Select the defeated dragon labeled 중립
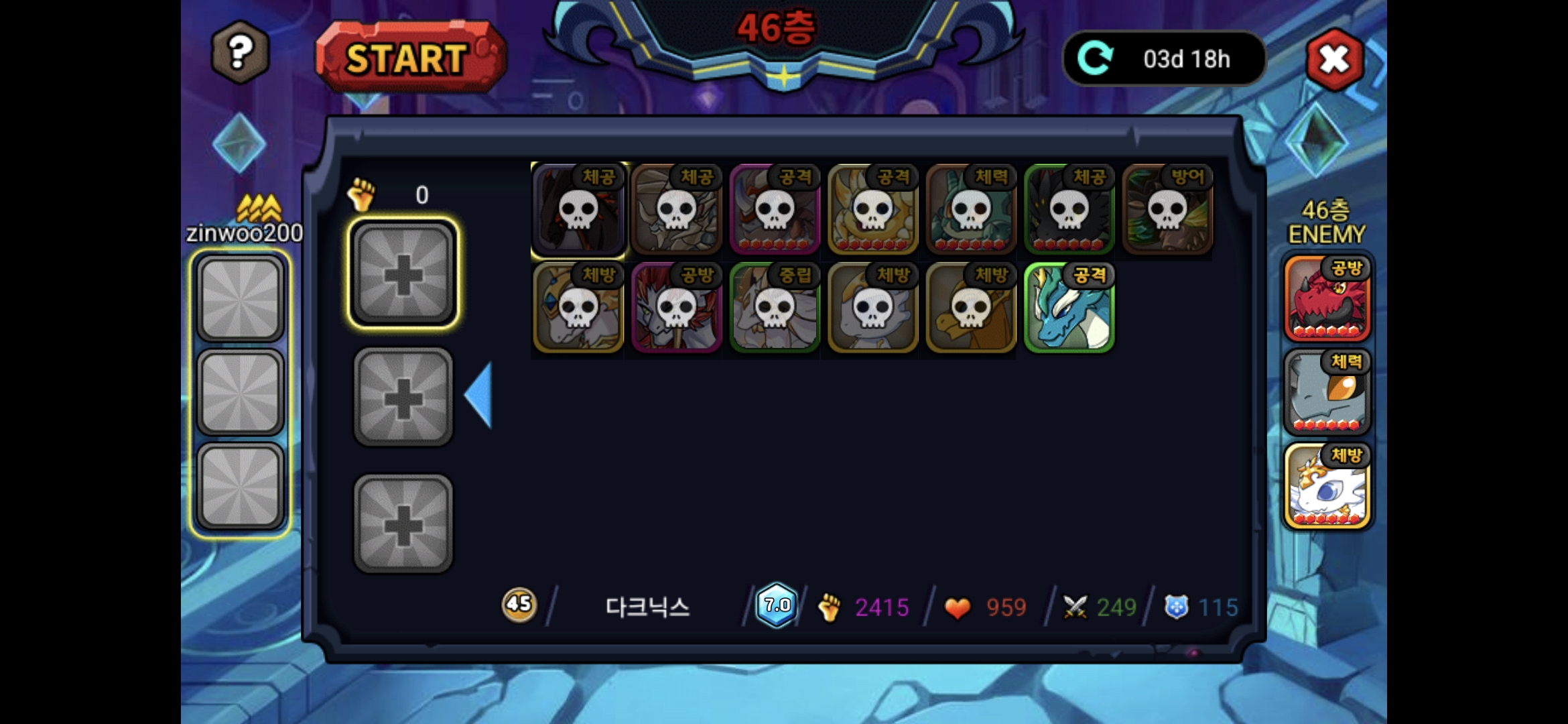 pos(774,308)
